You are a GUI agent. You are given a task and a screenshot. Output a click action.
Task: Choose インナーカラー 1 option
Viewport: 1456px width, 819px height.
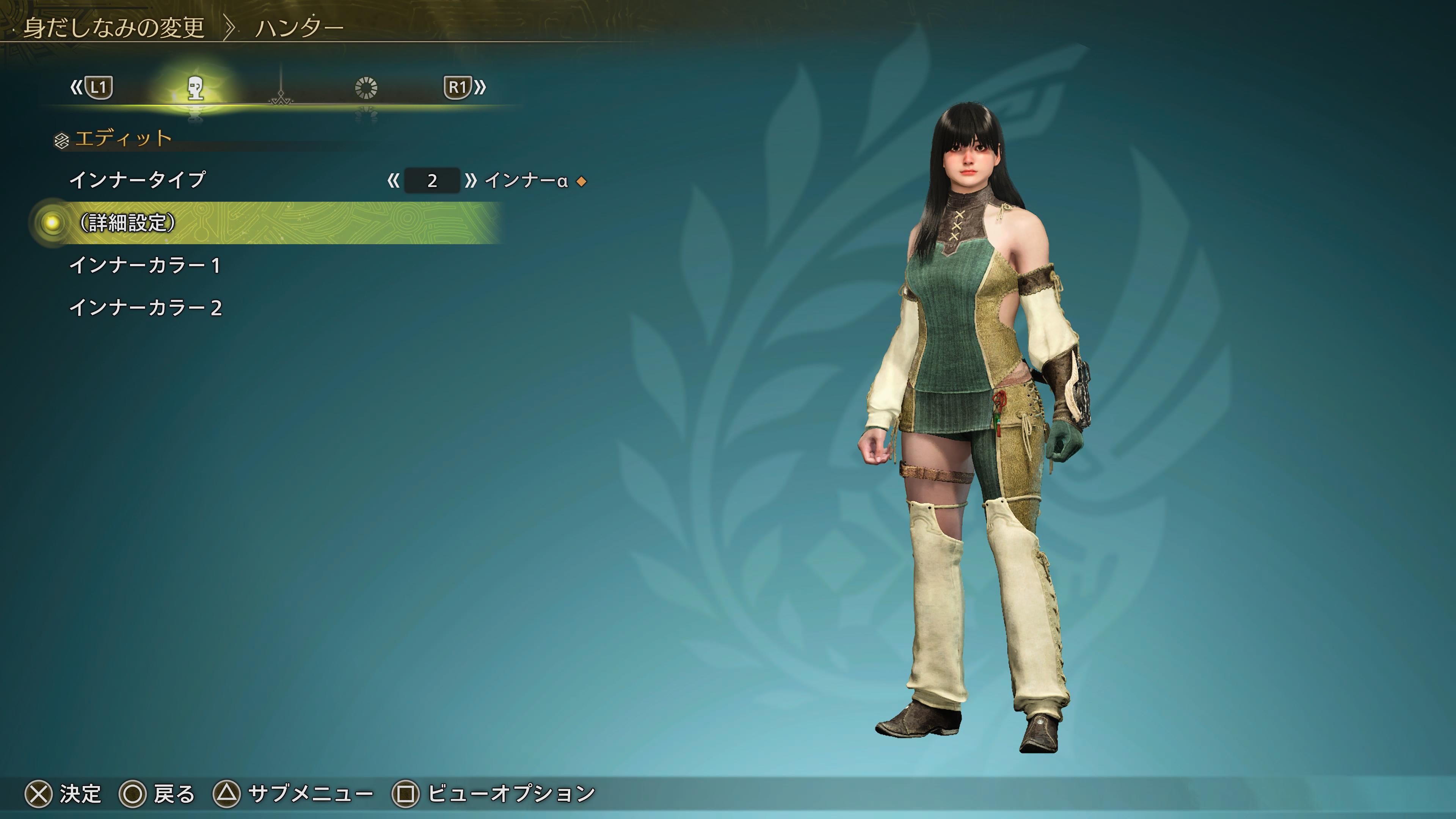pos(145,266)
